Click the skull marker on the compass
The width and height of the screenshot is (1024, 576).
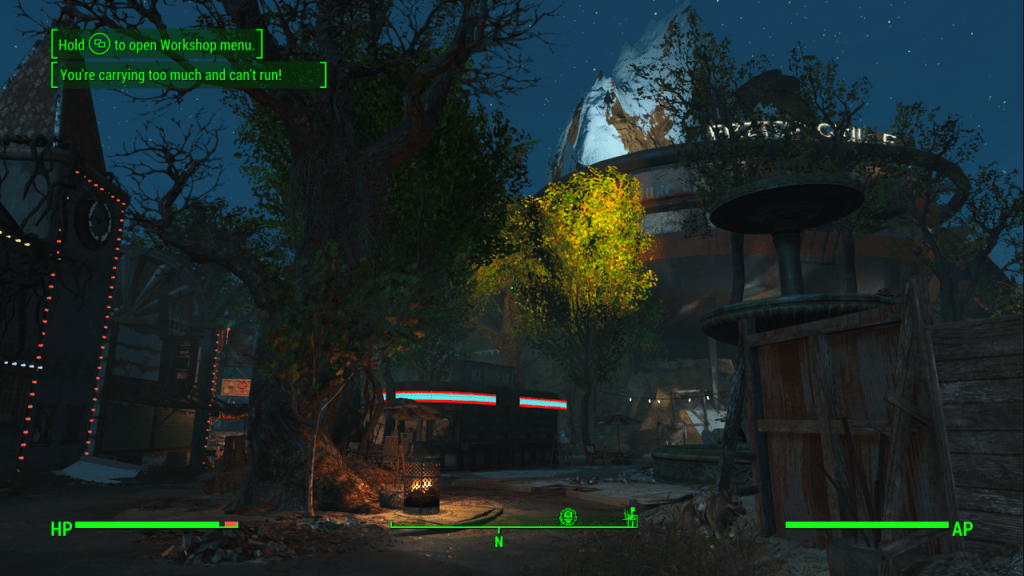tap(567, 516)
